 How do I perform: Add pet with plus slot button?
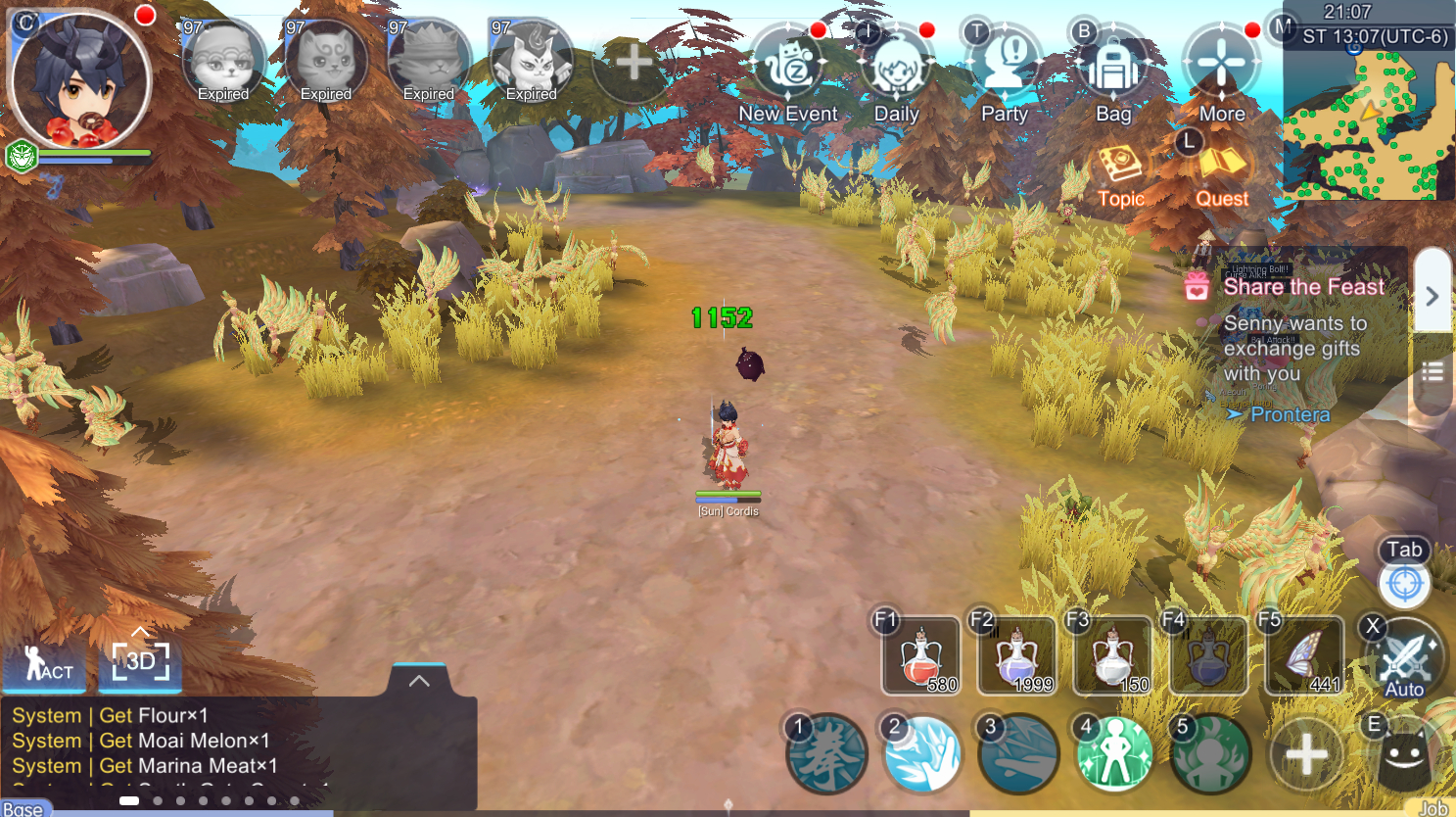coord(634,63)
